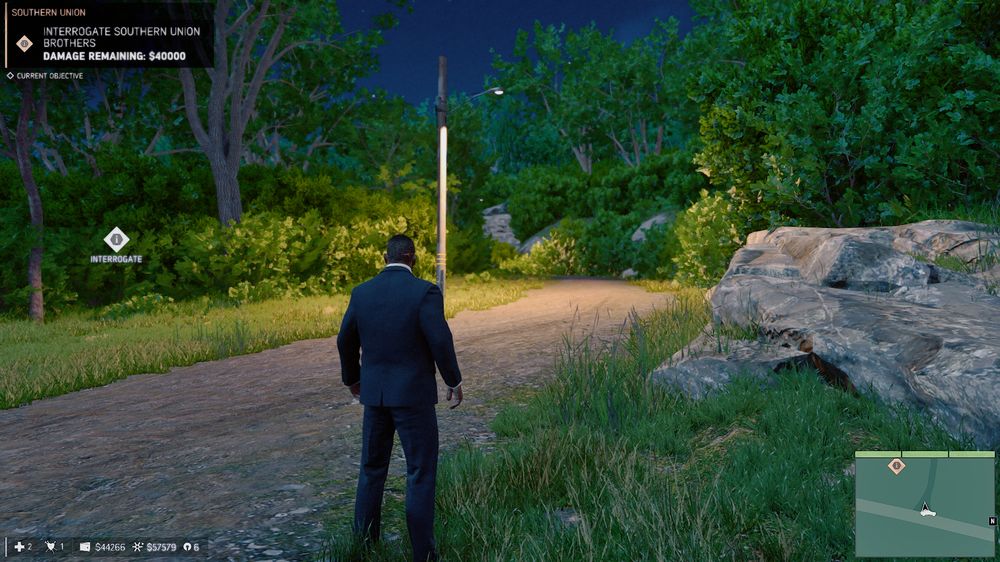This screenshot has width=1000, height=562.
Task: Select the objective diamond on the minimap
Action: [x=897, y=465]
